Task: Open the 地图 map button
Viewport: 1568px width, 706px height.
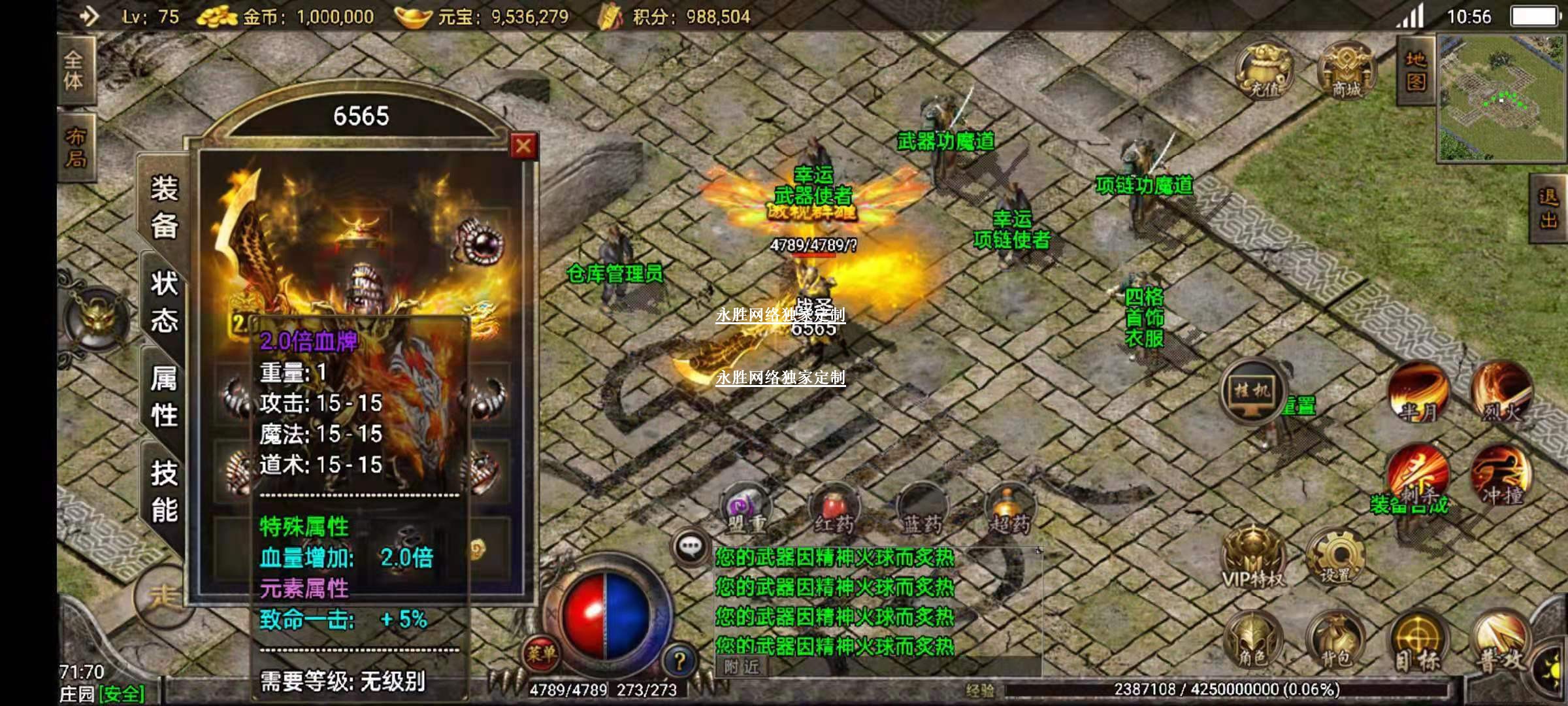Action: tap(1415, 71)
